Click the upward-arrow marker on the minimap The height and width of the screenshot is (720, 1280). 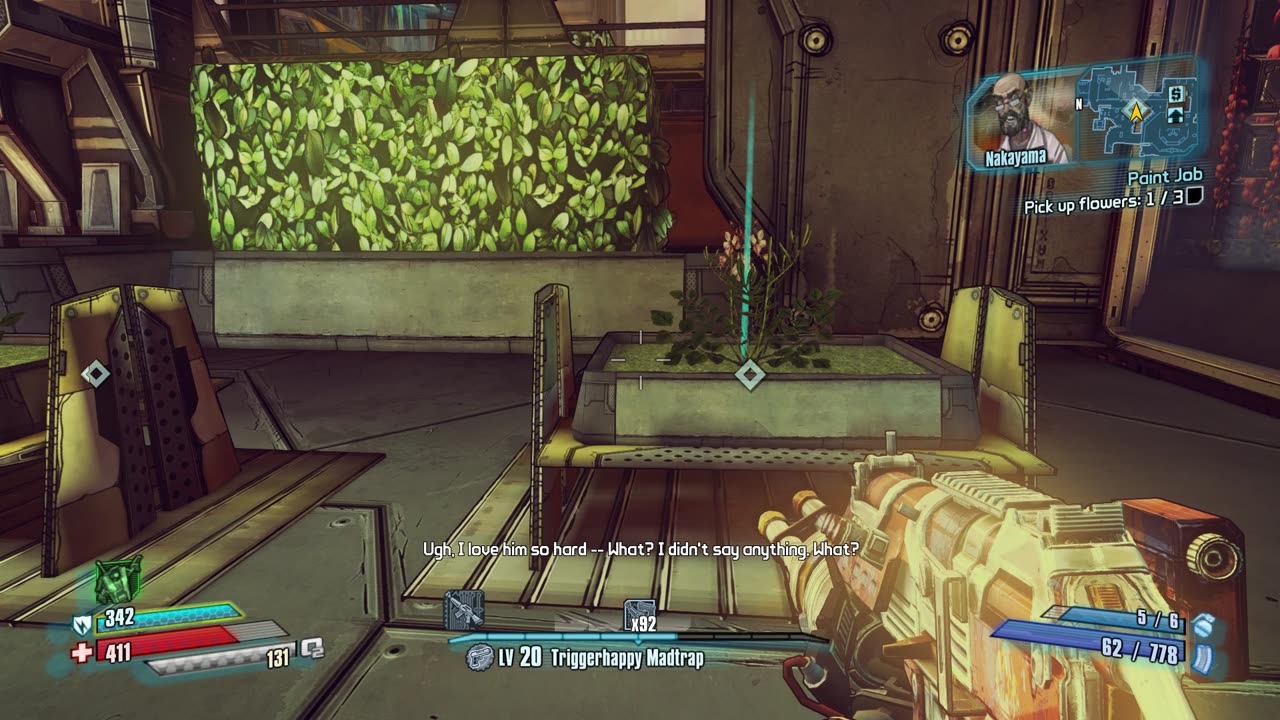(1176, 115)
